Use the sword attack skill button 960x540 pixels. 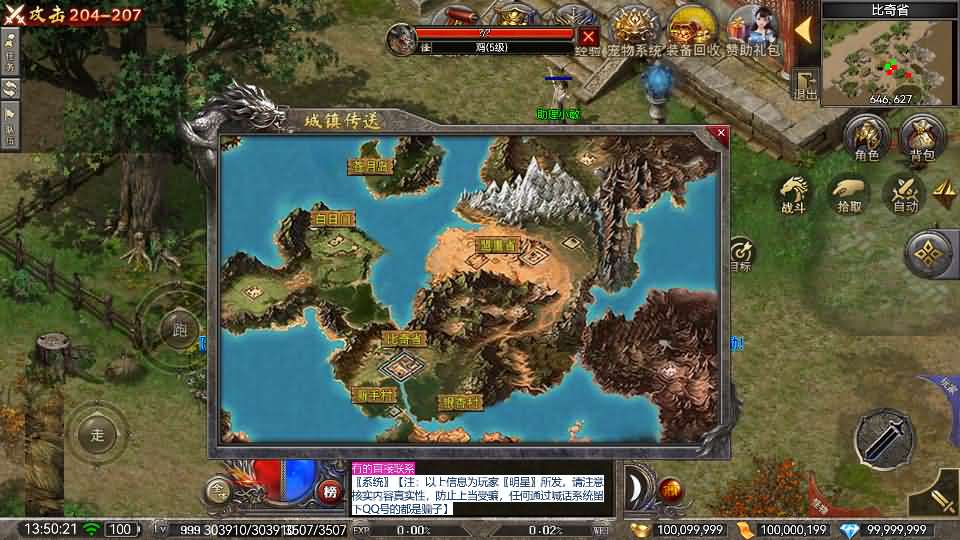pyautogui.click(x=883, y=437)
